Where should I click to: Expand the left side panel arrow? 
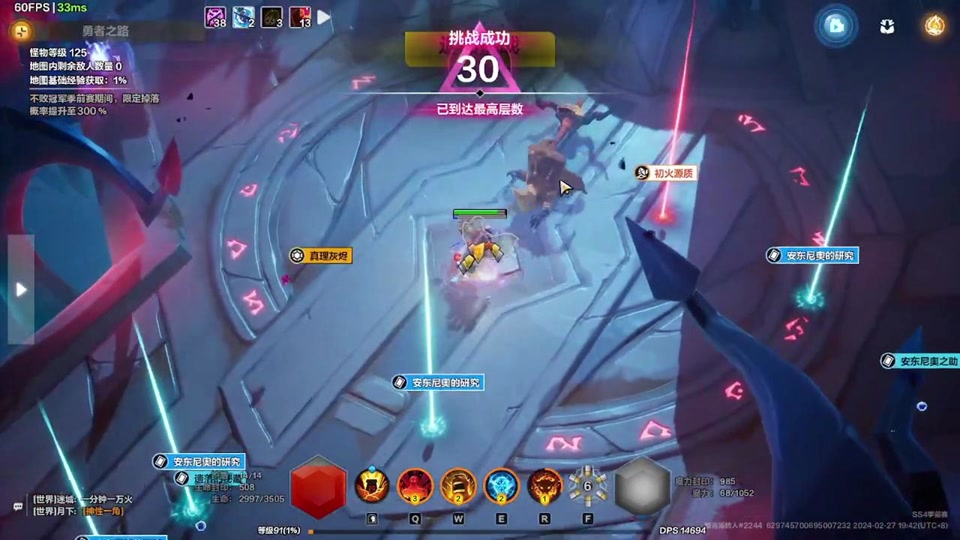21,289
